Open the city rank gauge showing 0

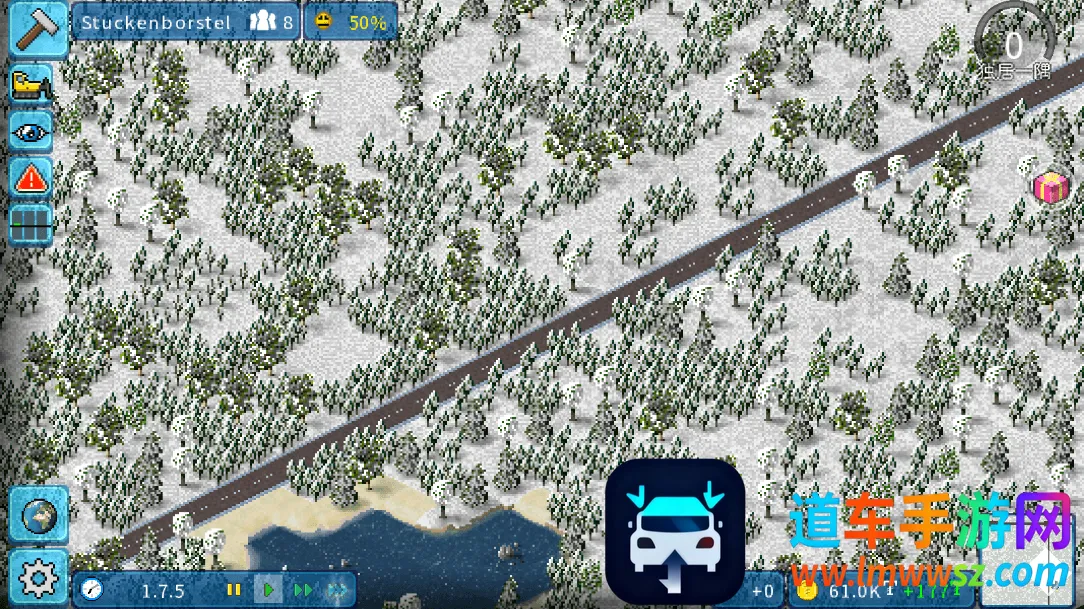point(1014,42)
